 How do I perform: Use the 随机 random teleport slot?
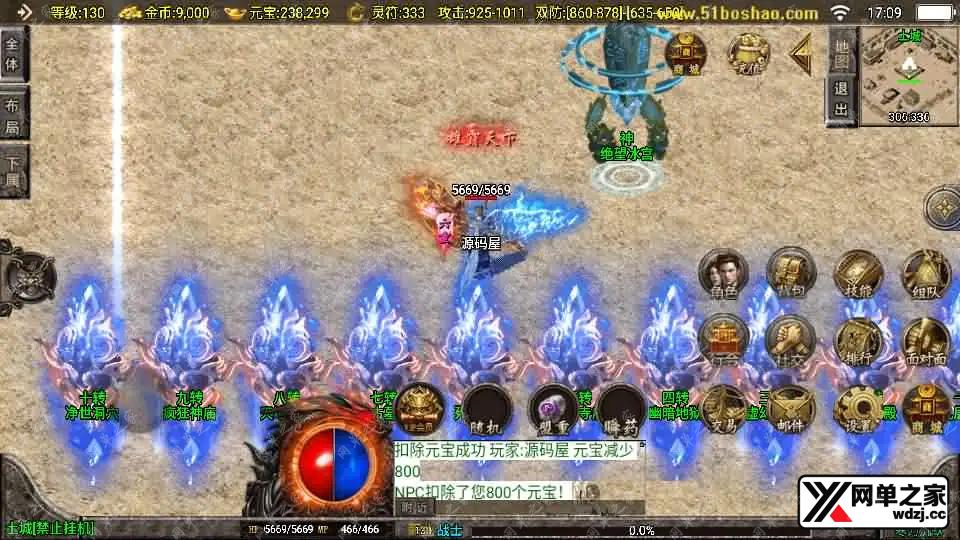(x=487, y=408)
